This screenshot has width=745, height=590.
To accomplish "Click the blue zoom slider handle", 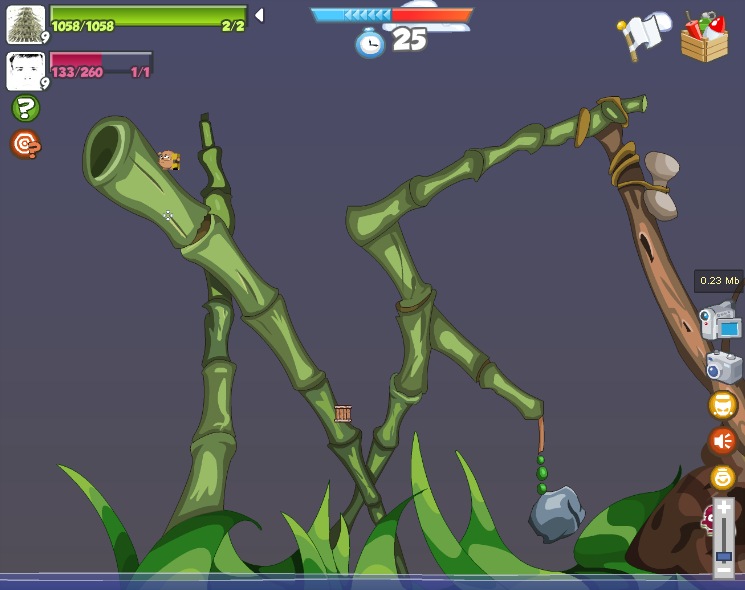I will coord(723,555).
